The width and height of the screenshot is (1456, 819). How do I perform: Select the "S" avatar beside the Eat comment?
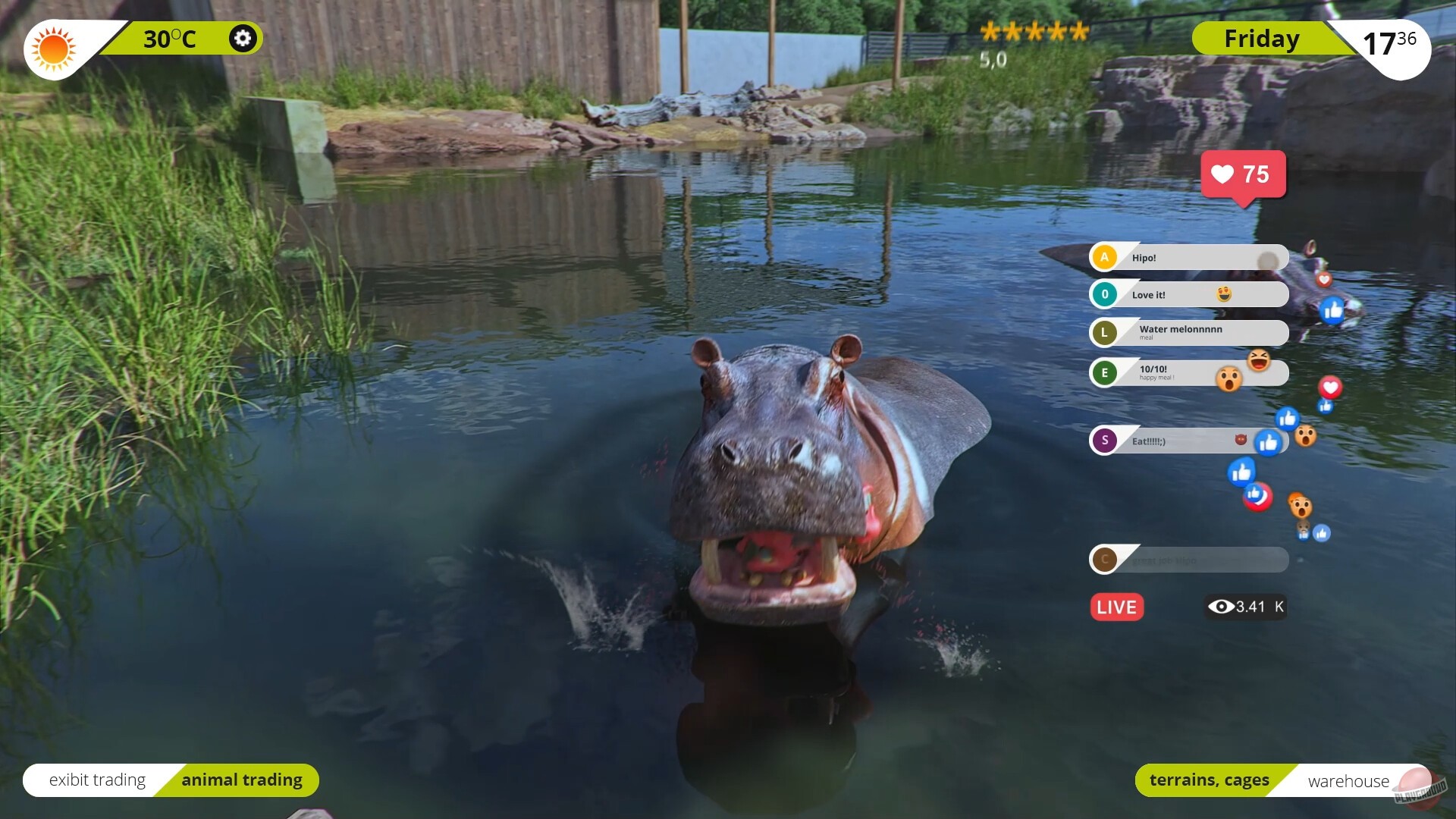[x=1105, y=441]
